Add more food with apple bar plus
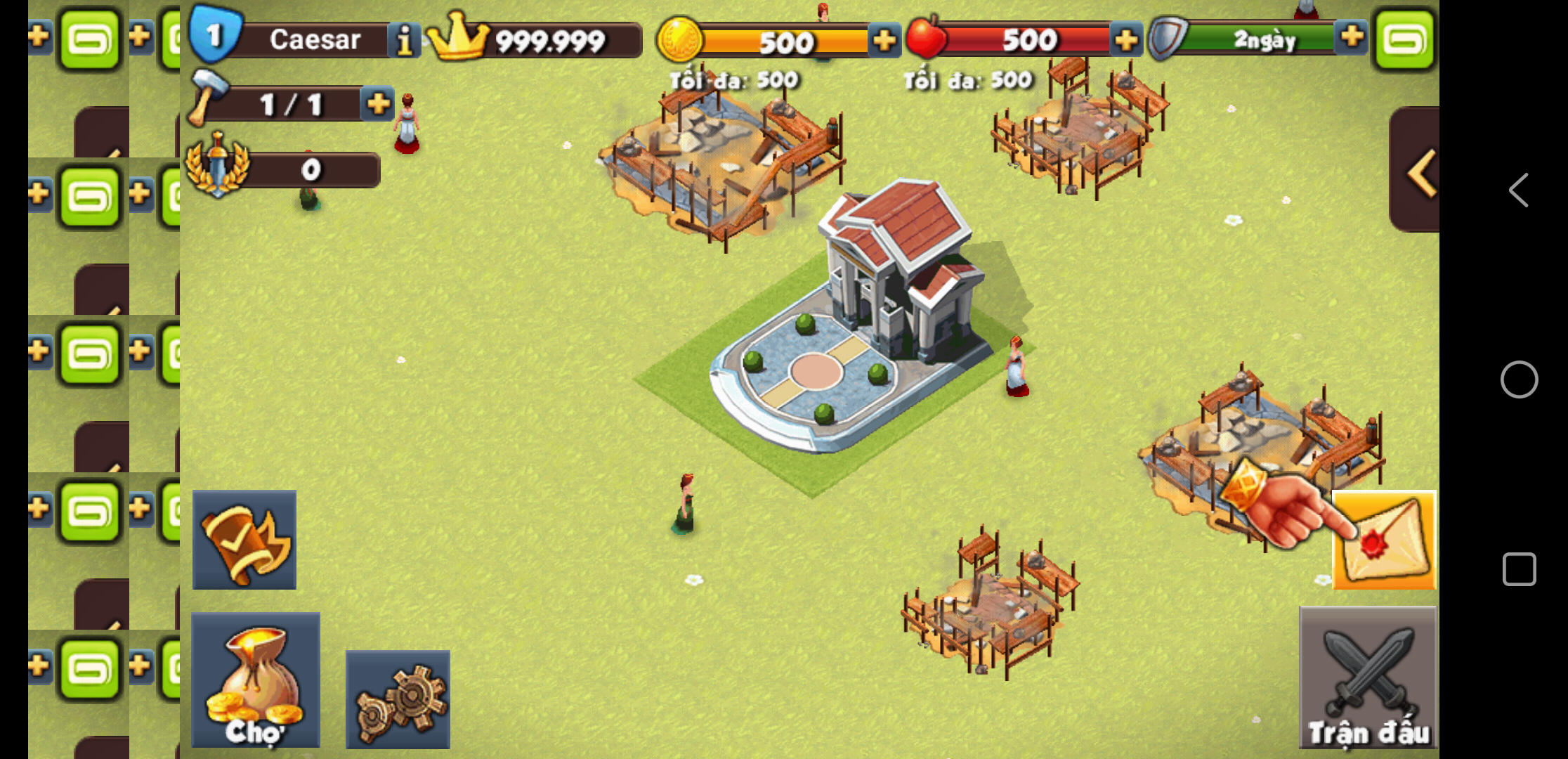 coord(1126,40)
